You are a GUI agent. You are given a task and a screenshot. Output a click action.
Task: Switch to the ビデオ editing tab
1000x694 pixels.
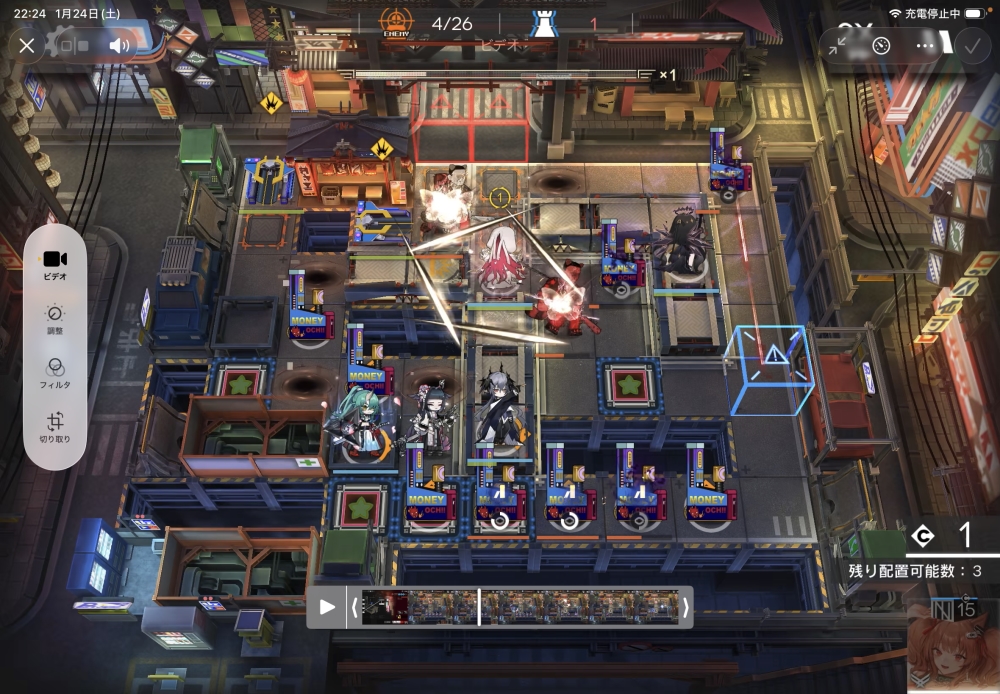tap(55, 265)
